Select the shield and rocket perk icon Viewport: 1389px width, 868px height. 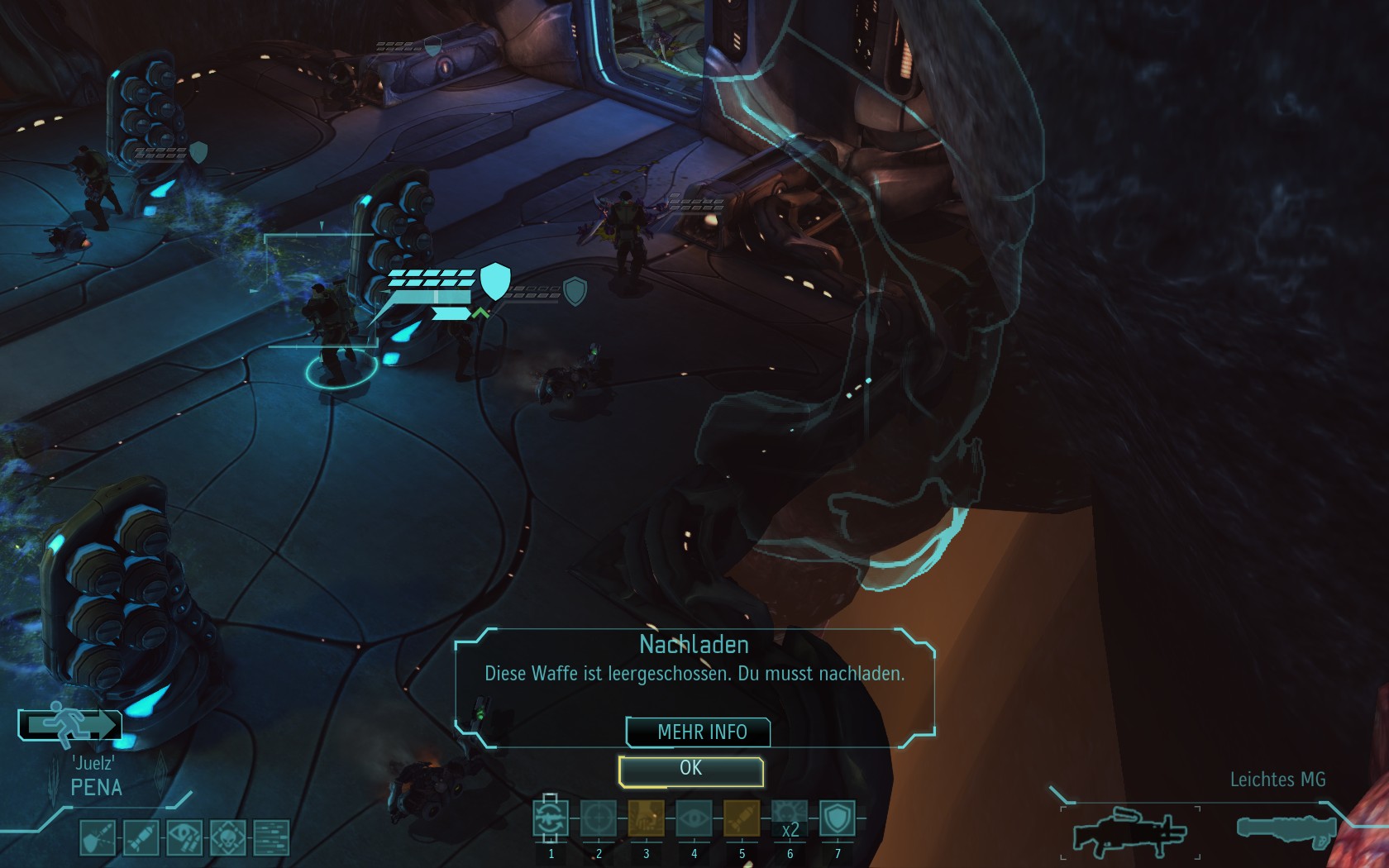point(97,837)
